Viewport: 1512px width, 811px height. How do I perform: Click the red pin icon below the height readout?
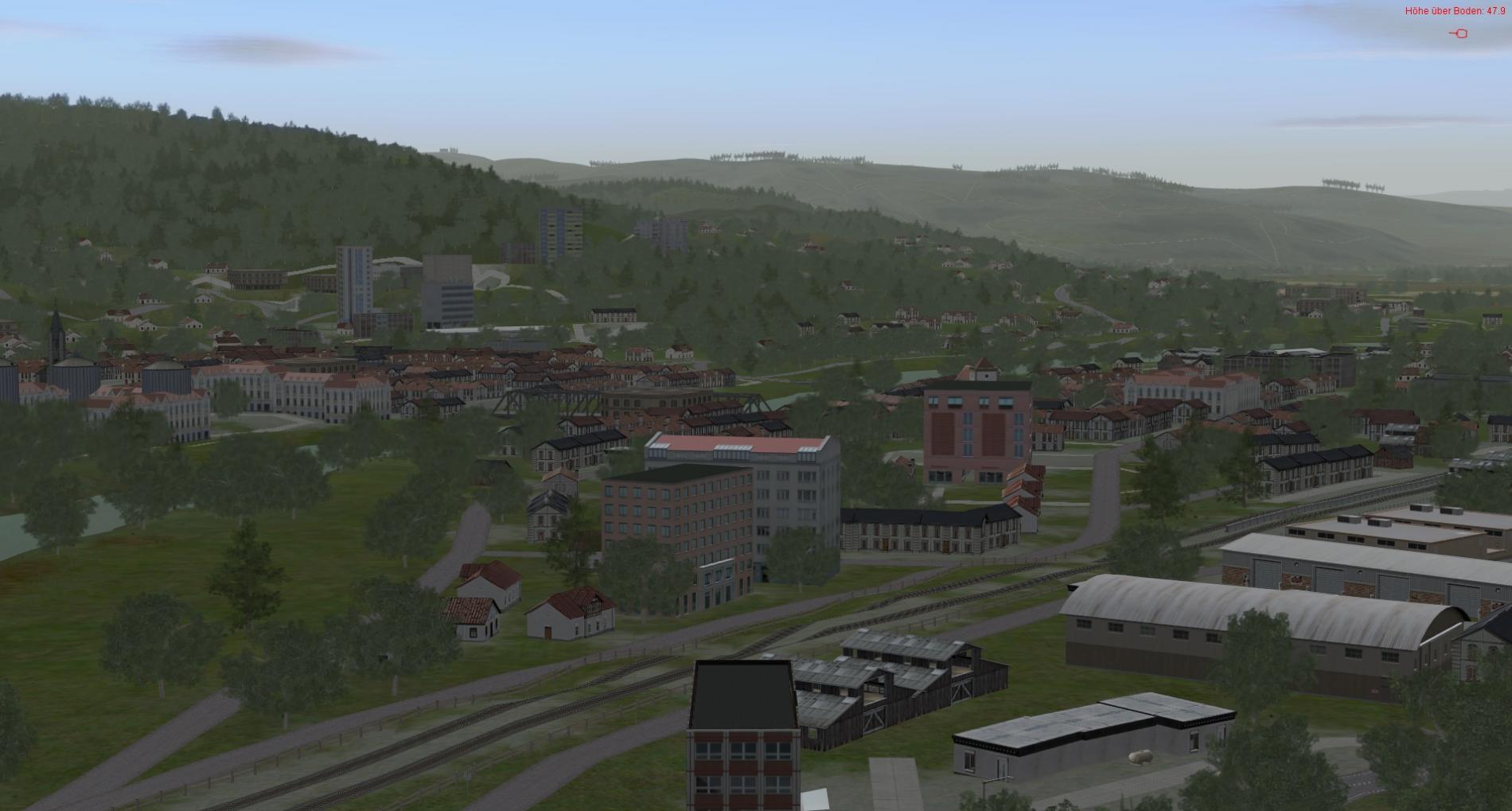tap(1459, 33)
